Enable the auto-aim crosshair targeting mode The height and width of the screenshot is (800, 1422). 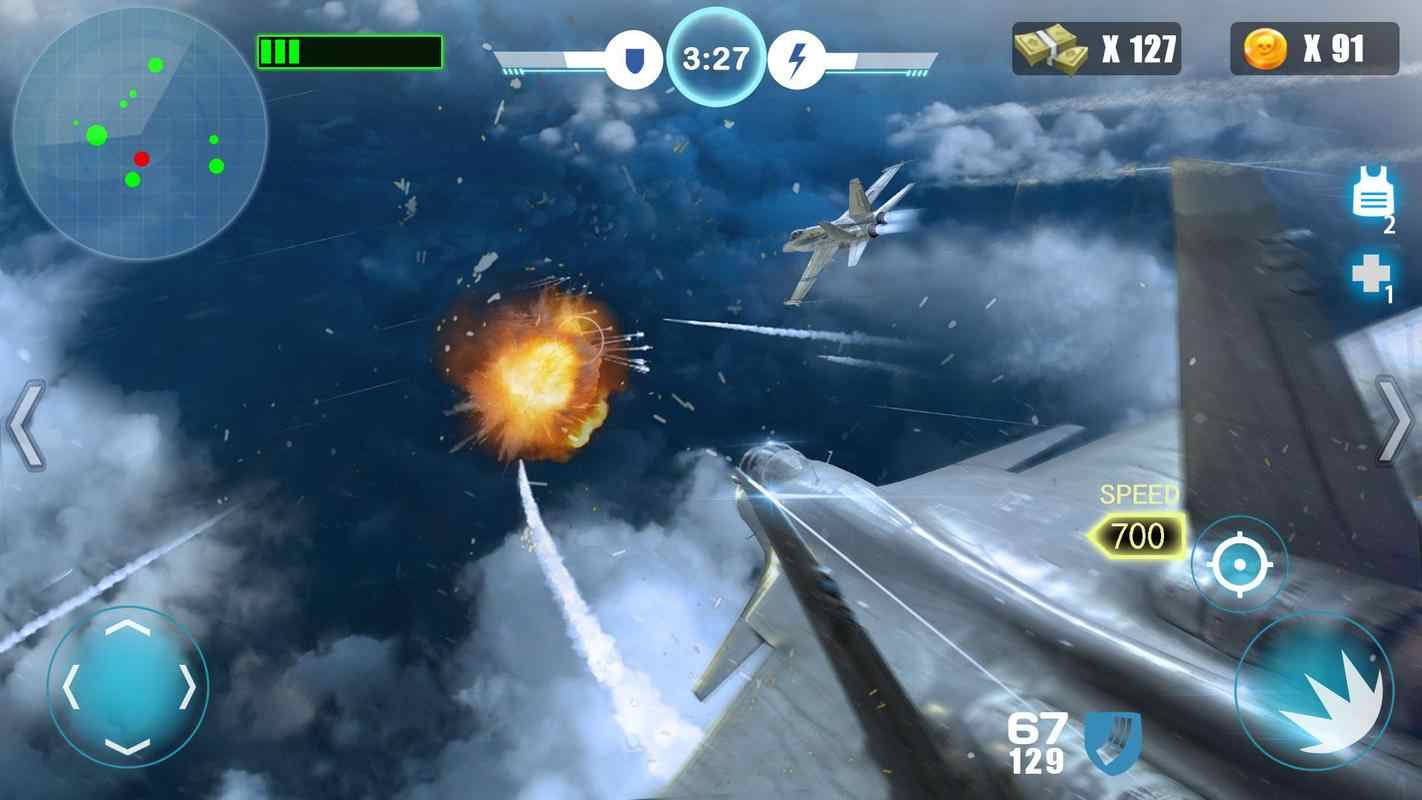(x=1240, y=562)
